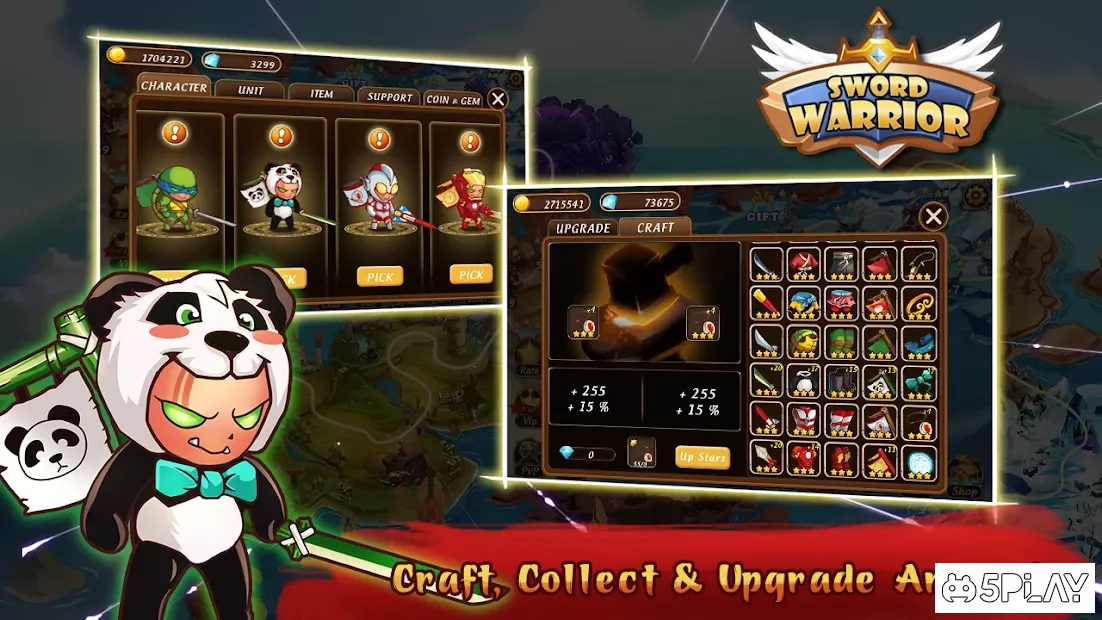
Task: Show the Support tab
Action: coord(389,96)
